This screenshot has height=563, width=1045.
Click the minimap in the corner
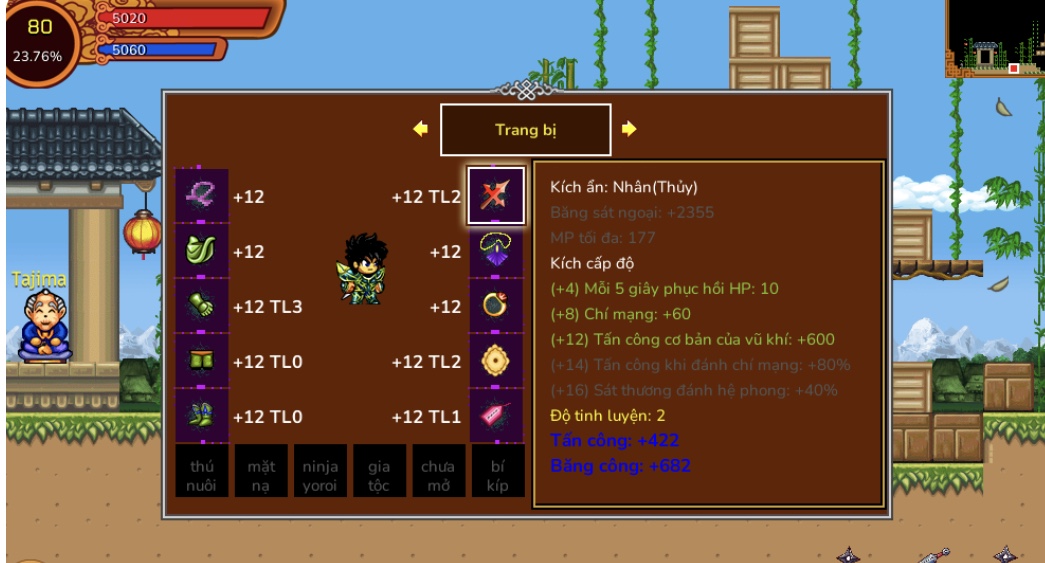point(995,38)
